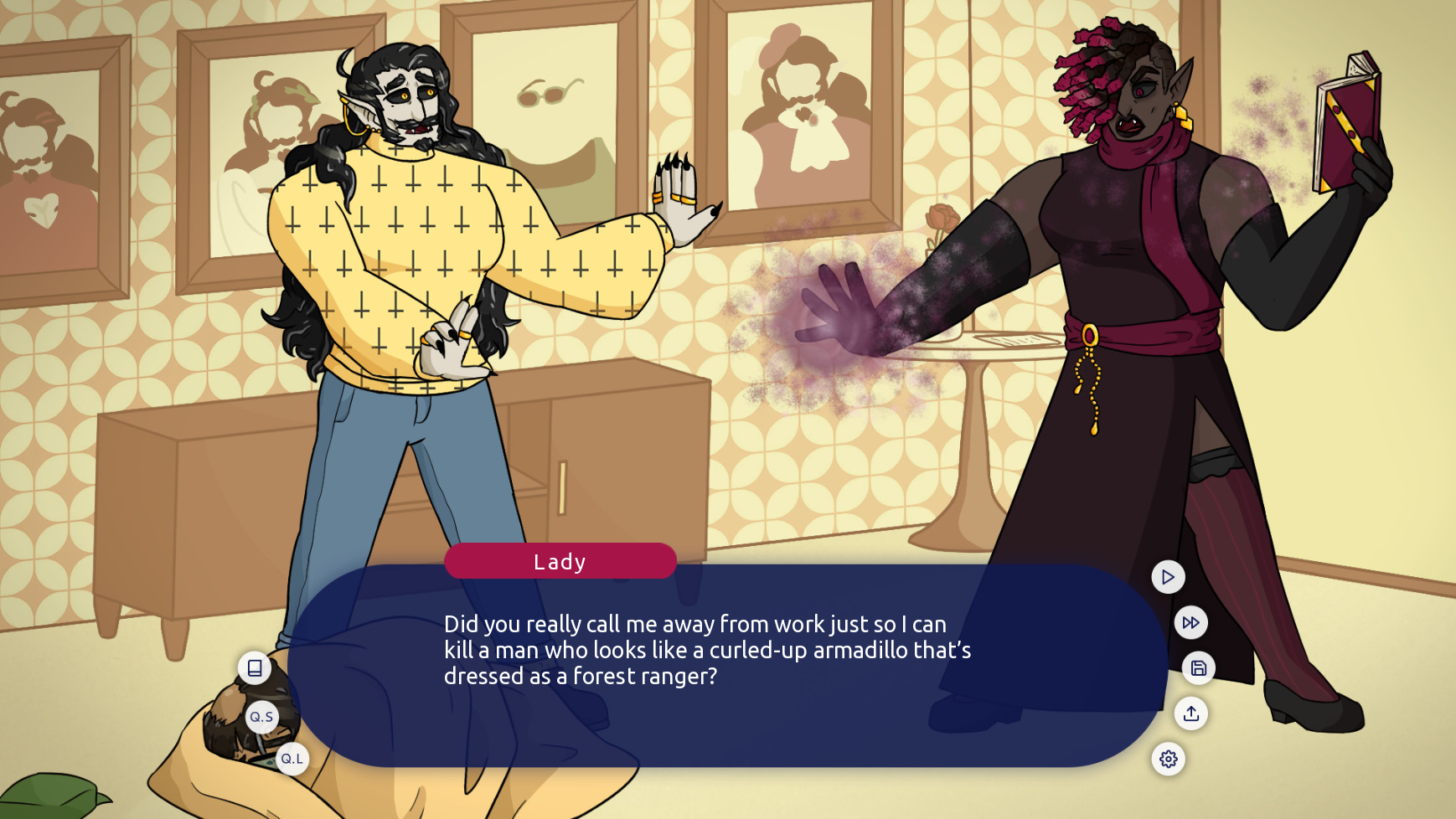Click the sunglasses portrait on the wall
The image size is (1456, 819).
tap(549, 88)
